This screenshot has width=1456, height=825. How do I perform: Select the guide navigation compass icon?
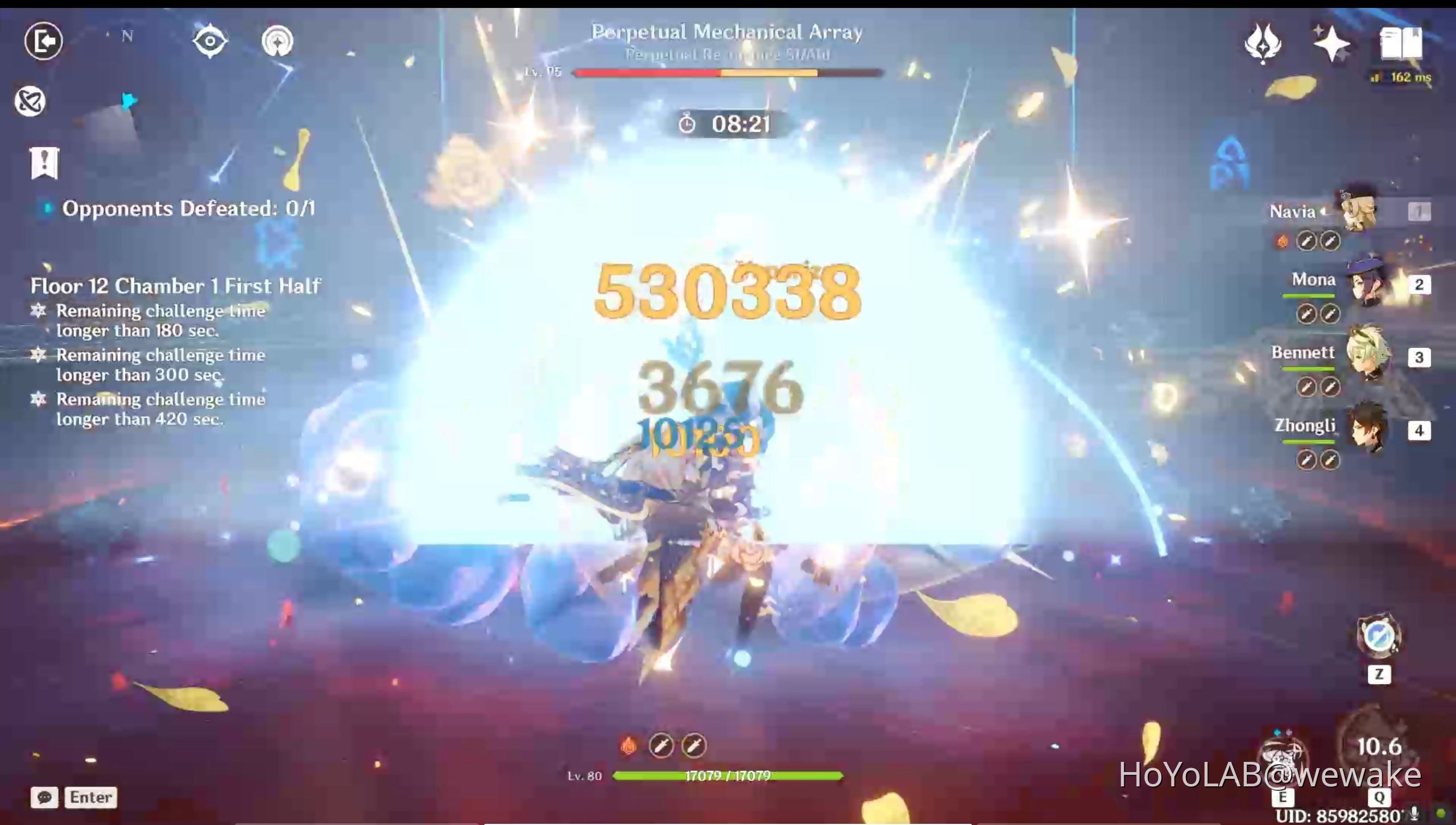point(277,42)
